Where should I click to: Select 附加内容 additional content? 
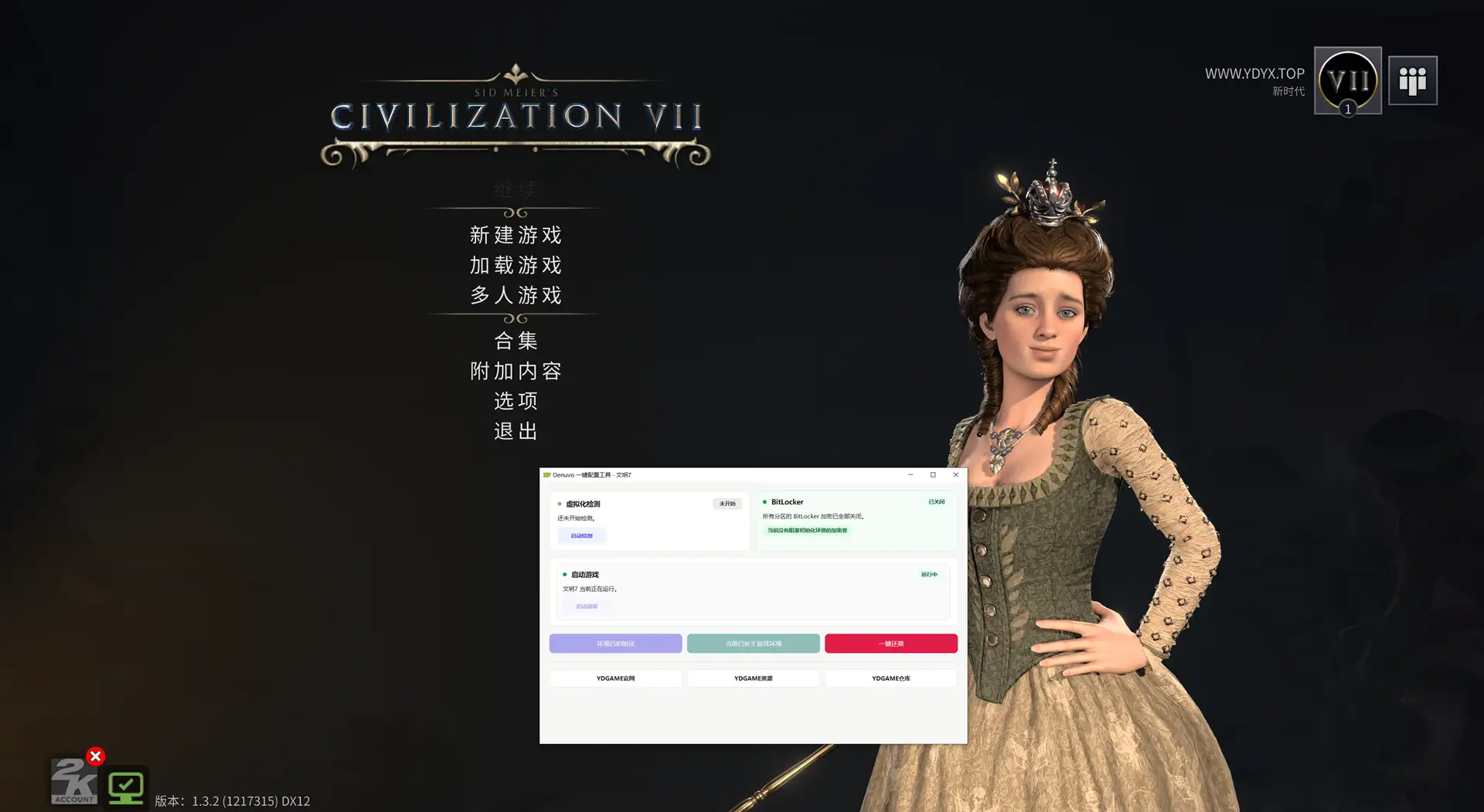[516, 371]
